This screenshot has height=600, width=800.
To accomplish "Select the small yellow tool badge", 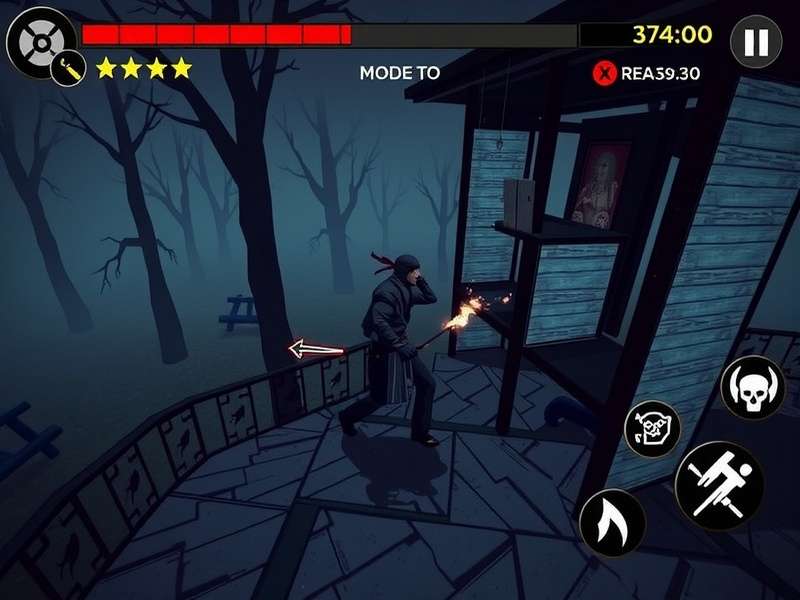I will [67, 70].
